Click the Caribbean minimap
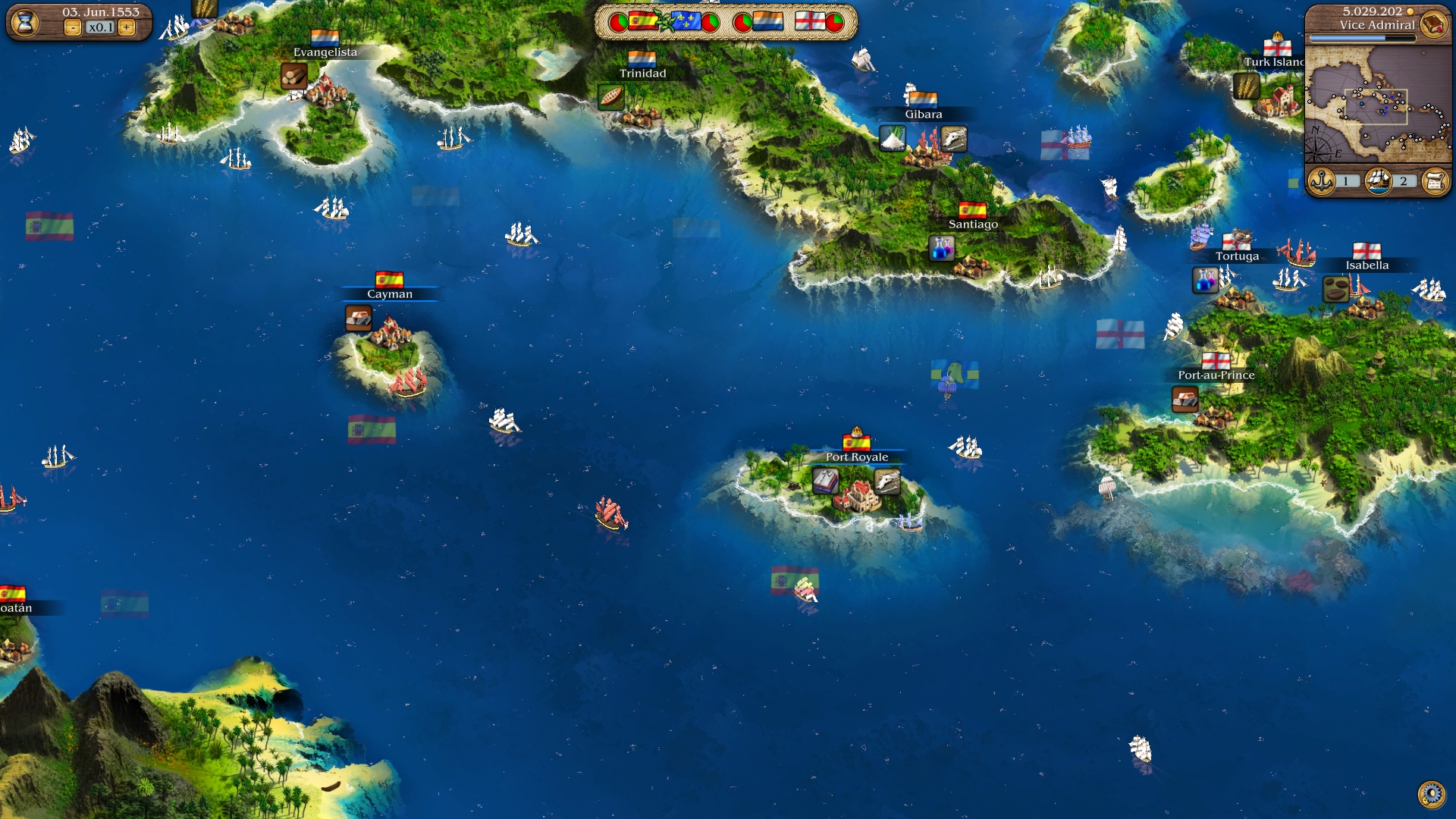The image size is (1456, 819). point(1377,104)
